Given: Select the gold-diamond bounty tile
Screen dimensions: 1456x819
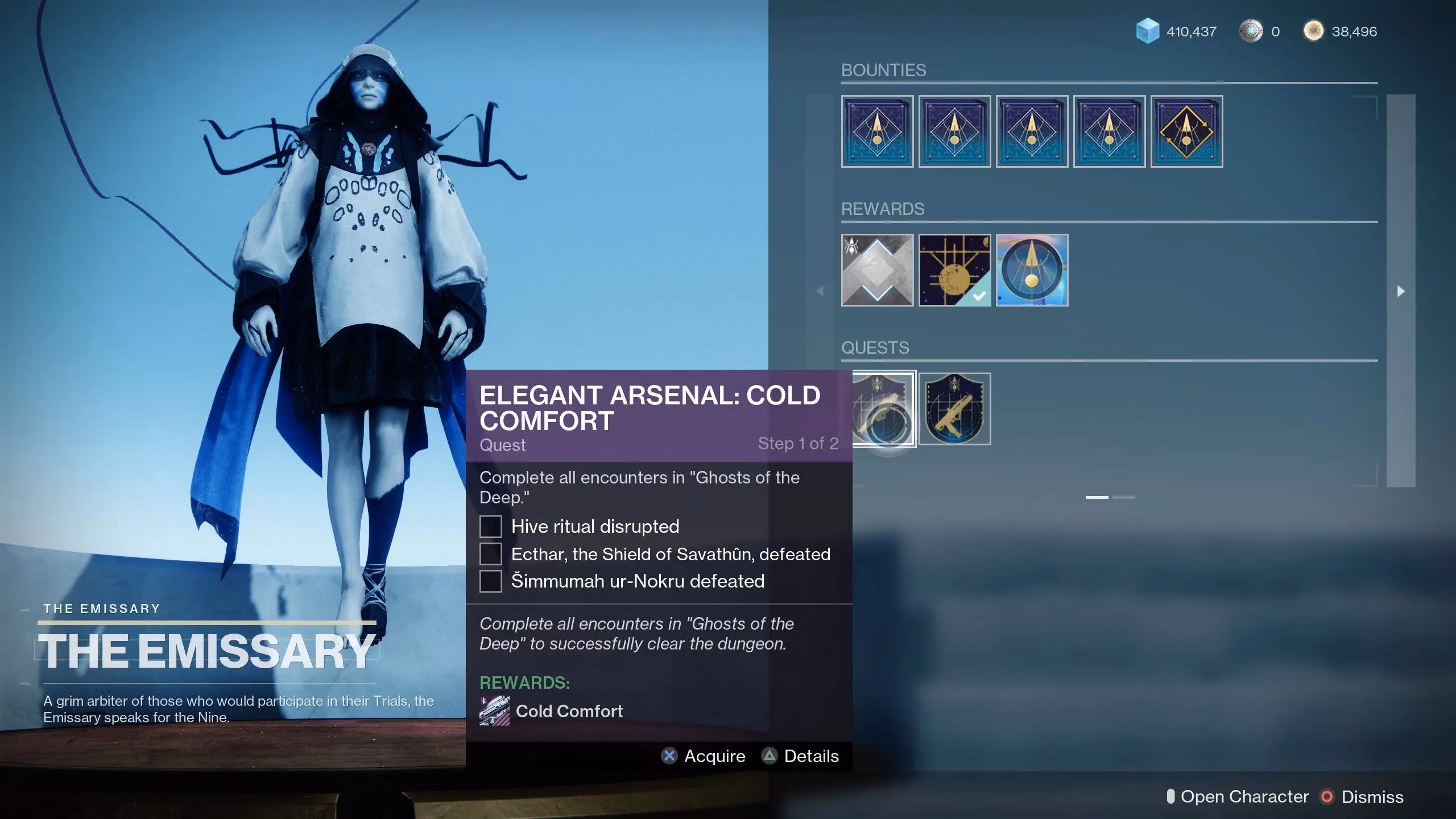Looking at the screenshot, I should click(1186, 131).
